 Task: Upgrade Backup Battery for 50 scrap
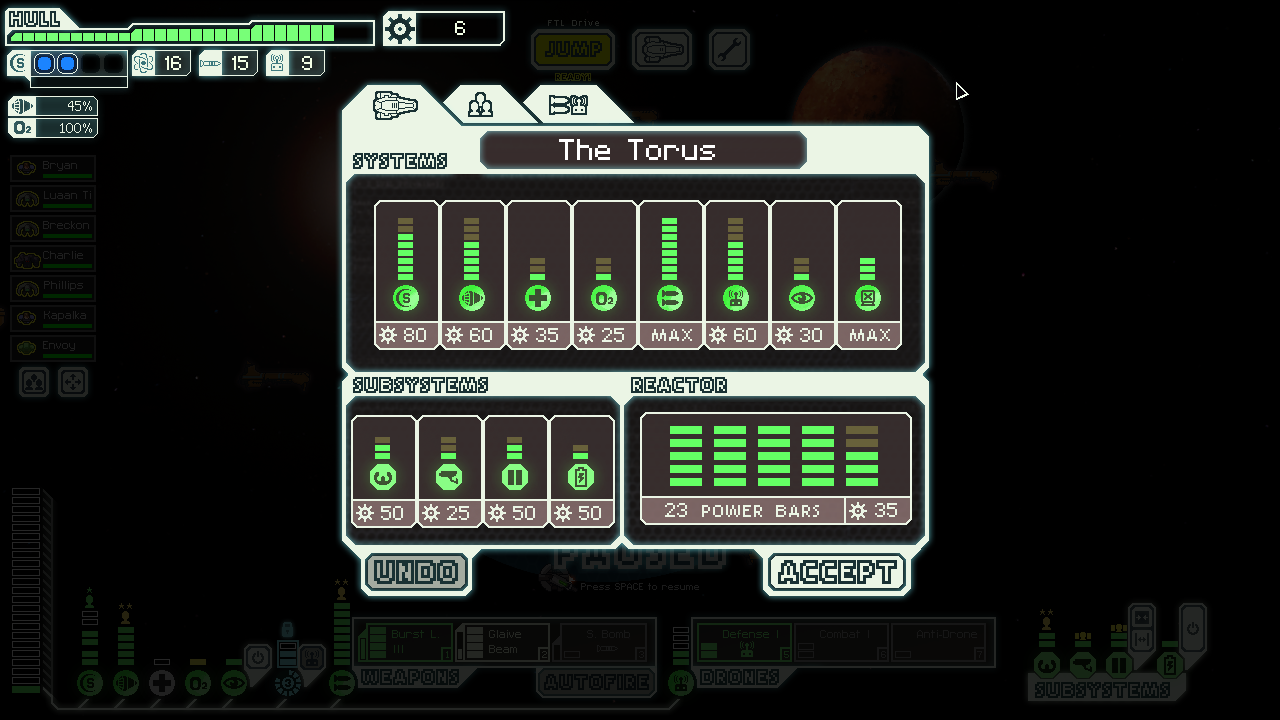tap(582, 470)
